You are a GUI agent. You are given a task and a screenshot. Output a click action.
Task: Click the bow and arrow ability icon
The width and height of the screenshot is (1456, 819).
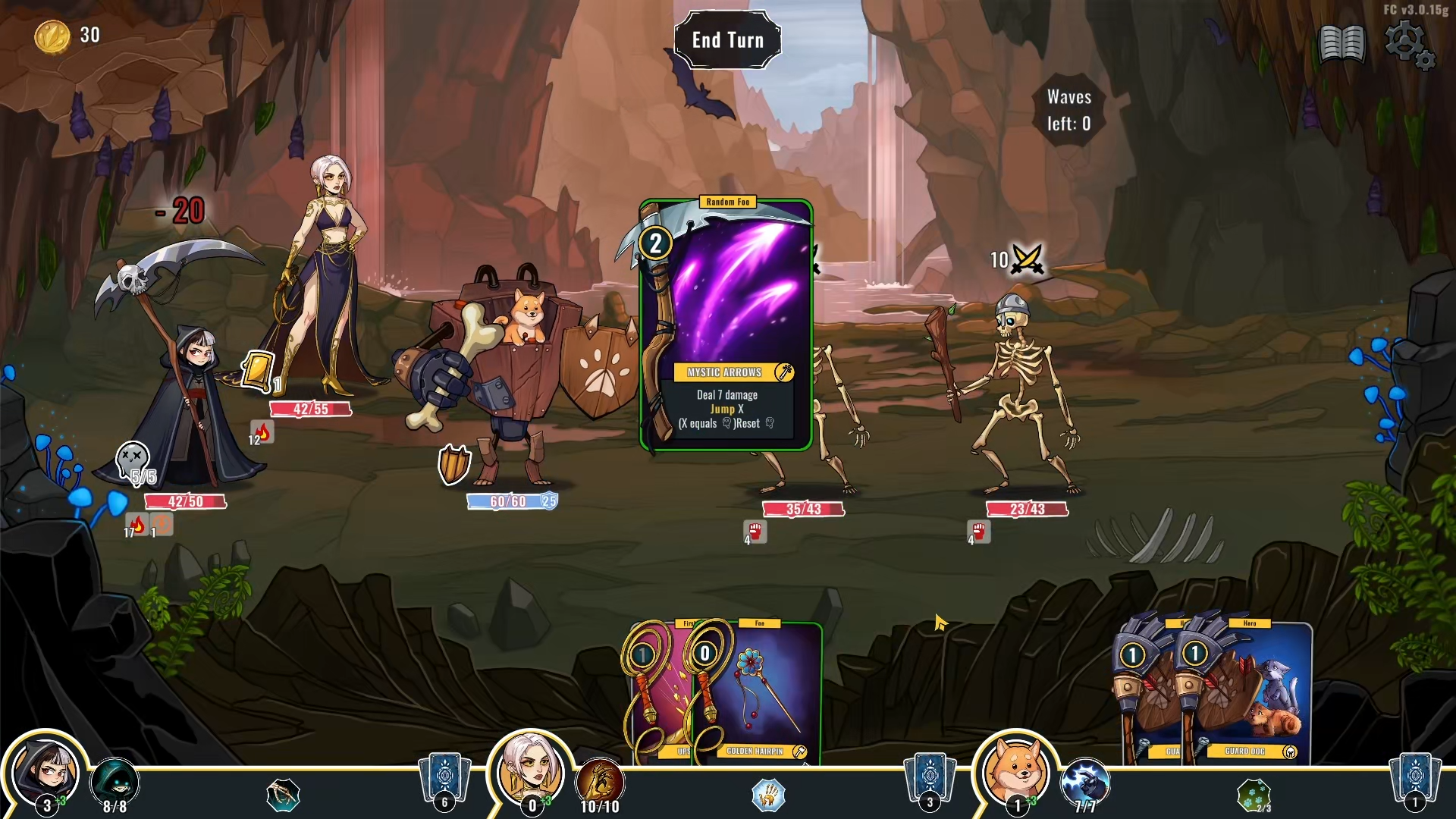(x=284, y=795)
